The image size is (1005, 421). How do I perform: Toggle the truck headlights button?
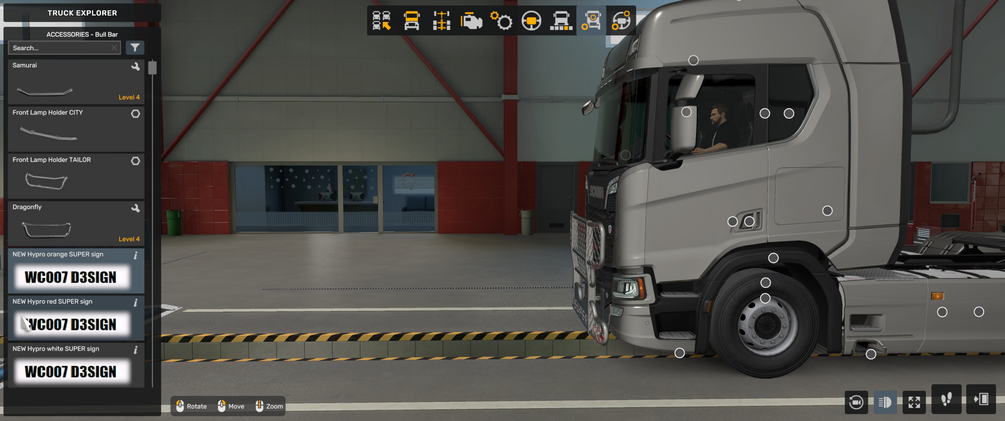885,402
